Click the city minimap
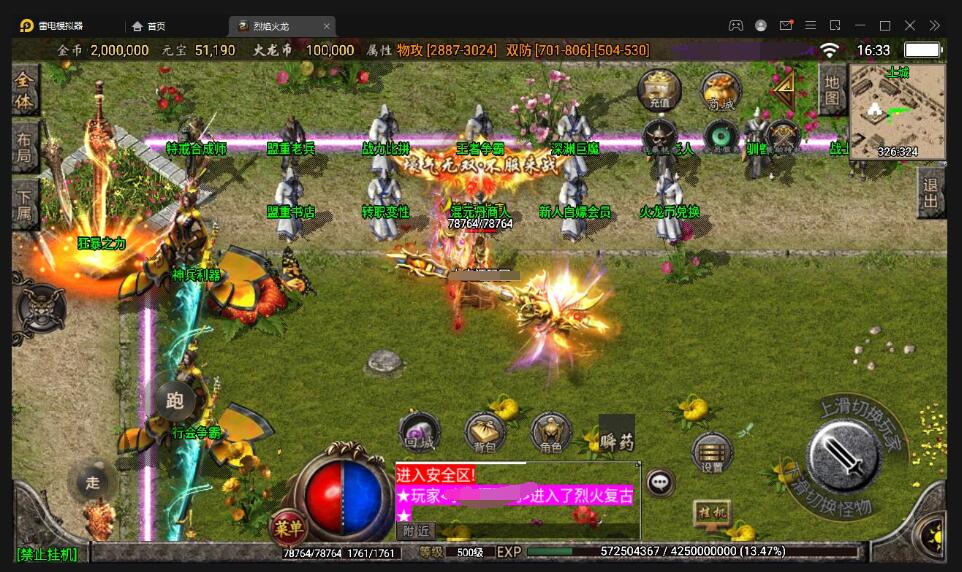 tap(897, 111)
